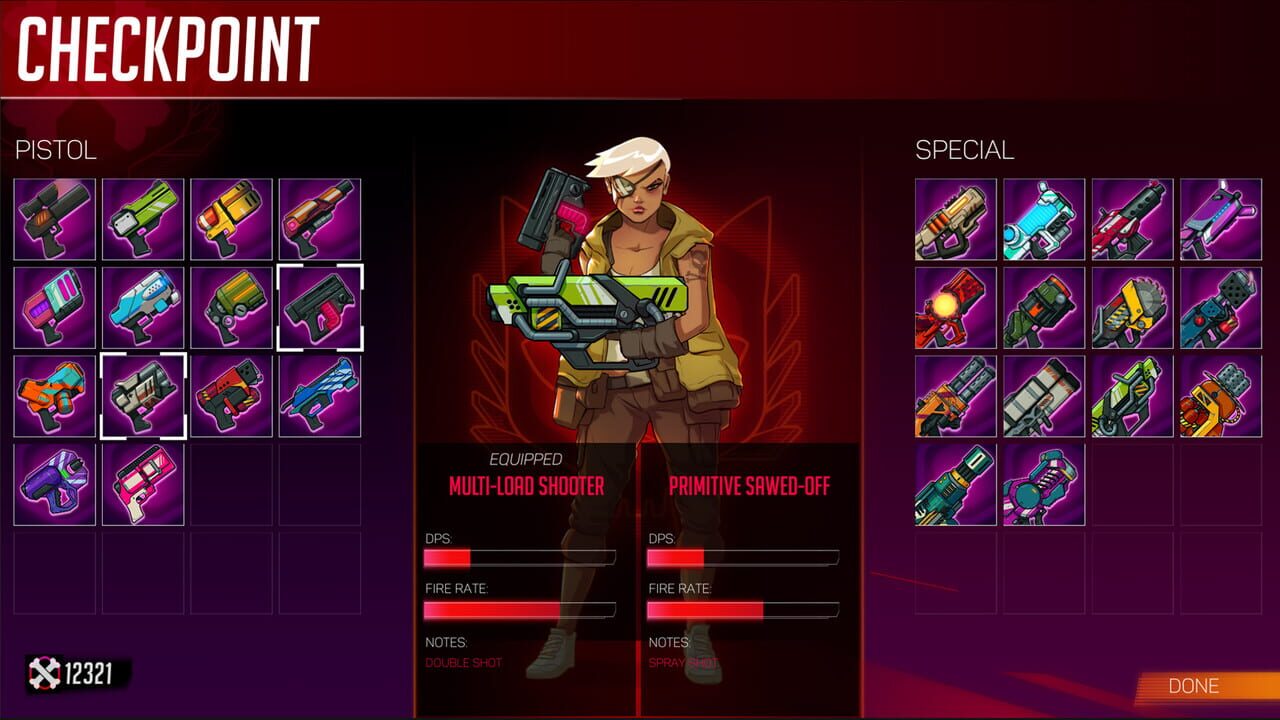Pick the red weapon with glowing fireball
The width and height of the screenshot is (1280, 720).
click(x=956, y=308)
